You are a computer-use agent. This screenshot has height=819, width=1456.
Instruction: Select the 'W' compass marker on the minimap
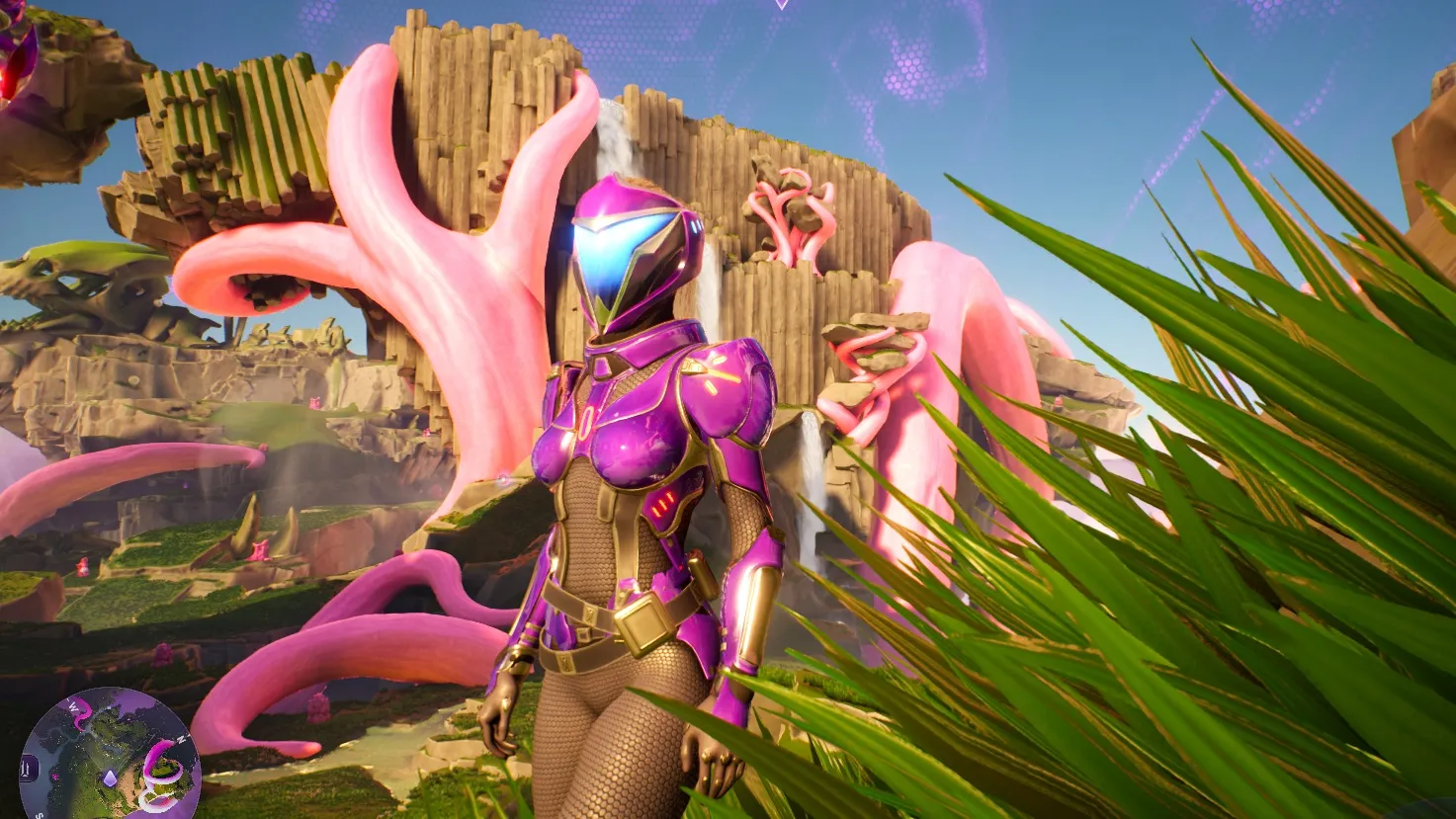coord(75,706)
